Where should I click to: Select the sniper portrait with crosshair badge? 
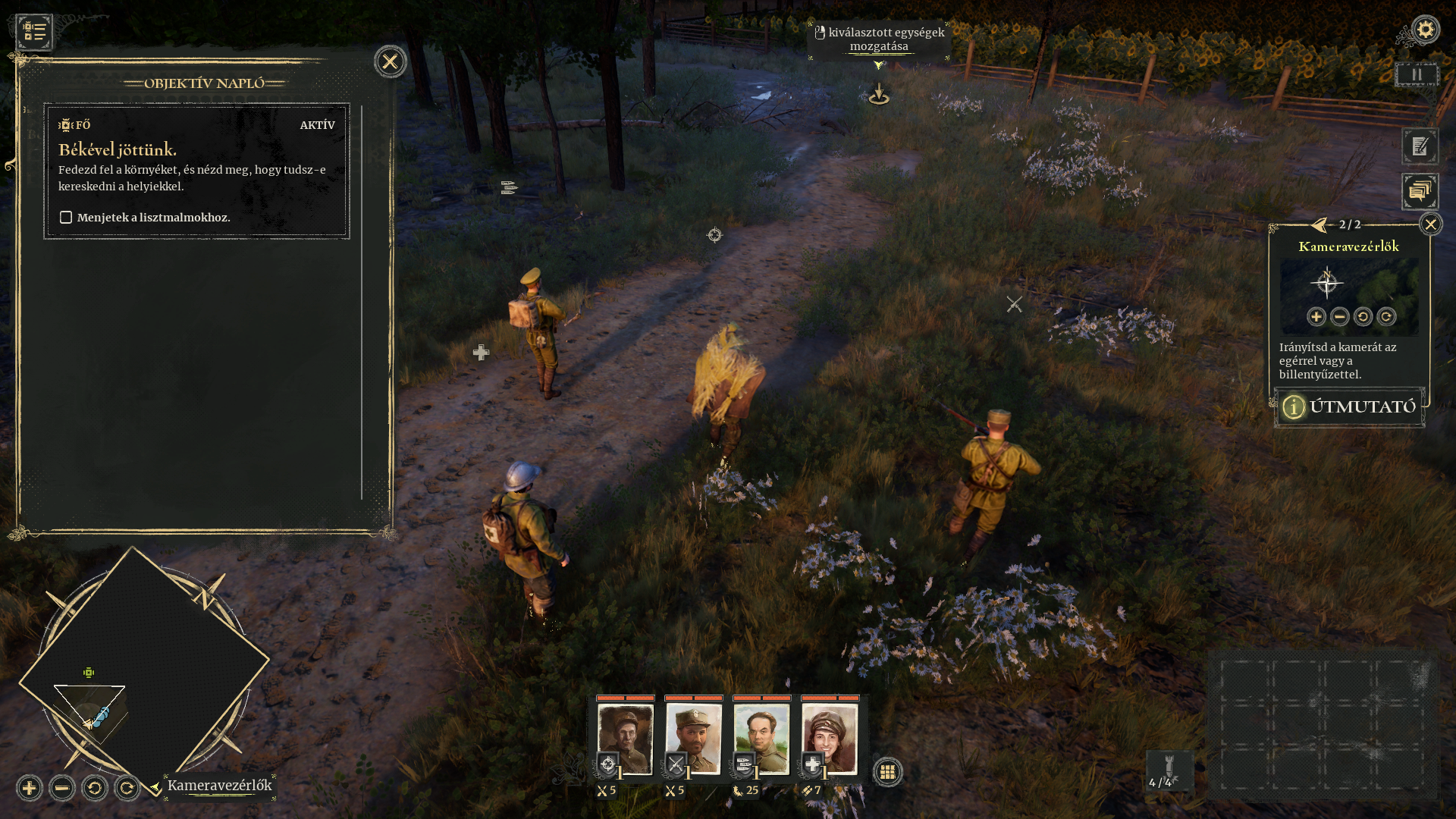(625, 739)
